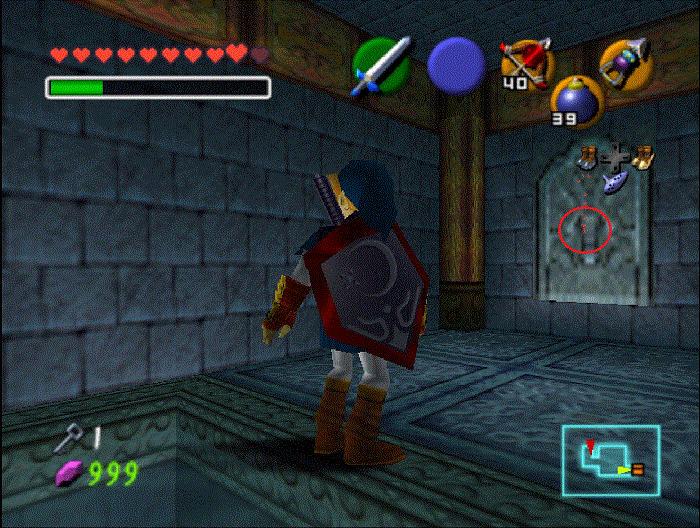Select the sword icon on the green button
Image resolution: width=700 pixels, height=528 pixels.
pyautogui.click(x=380, y=66)
